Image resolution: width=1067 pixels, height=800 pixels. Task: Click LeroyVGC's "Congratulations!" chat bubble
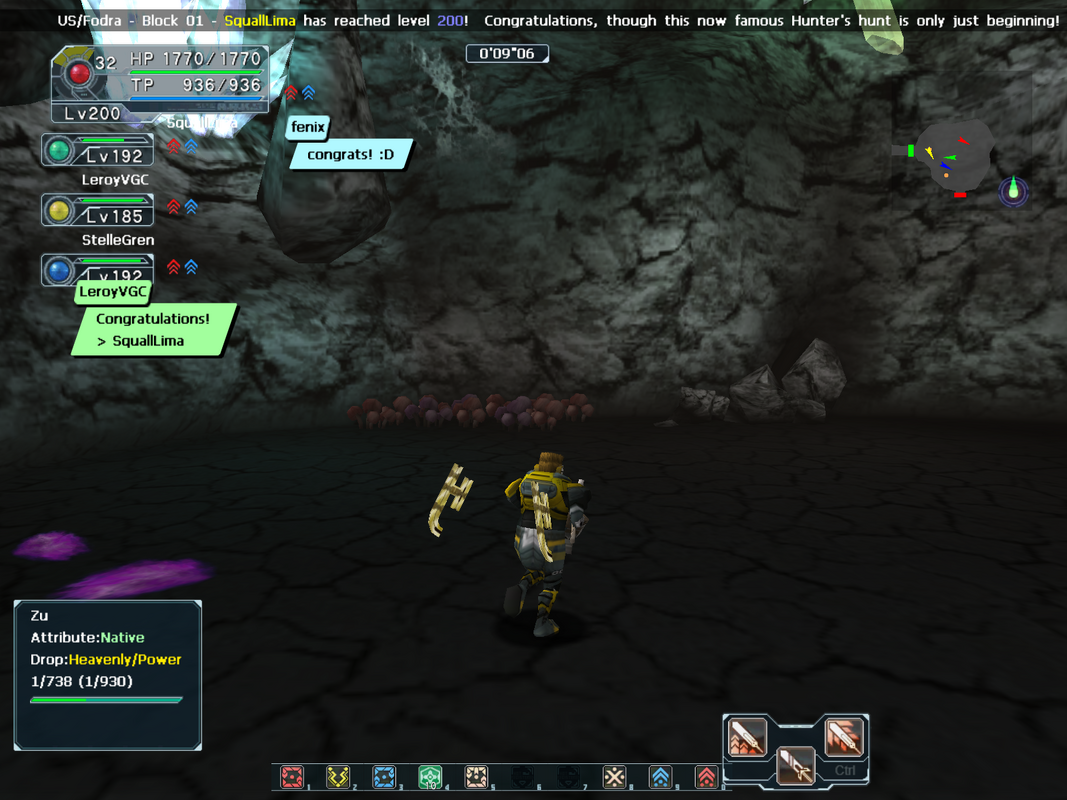coord(153,330)
